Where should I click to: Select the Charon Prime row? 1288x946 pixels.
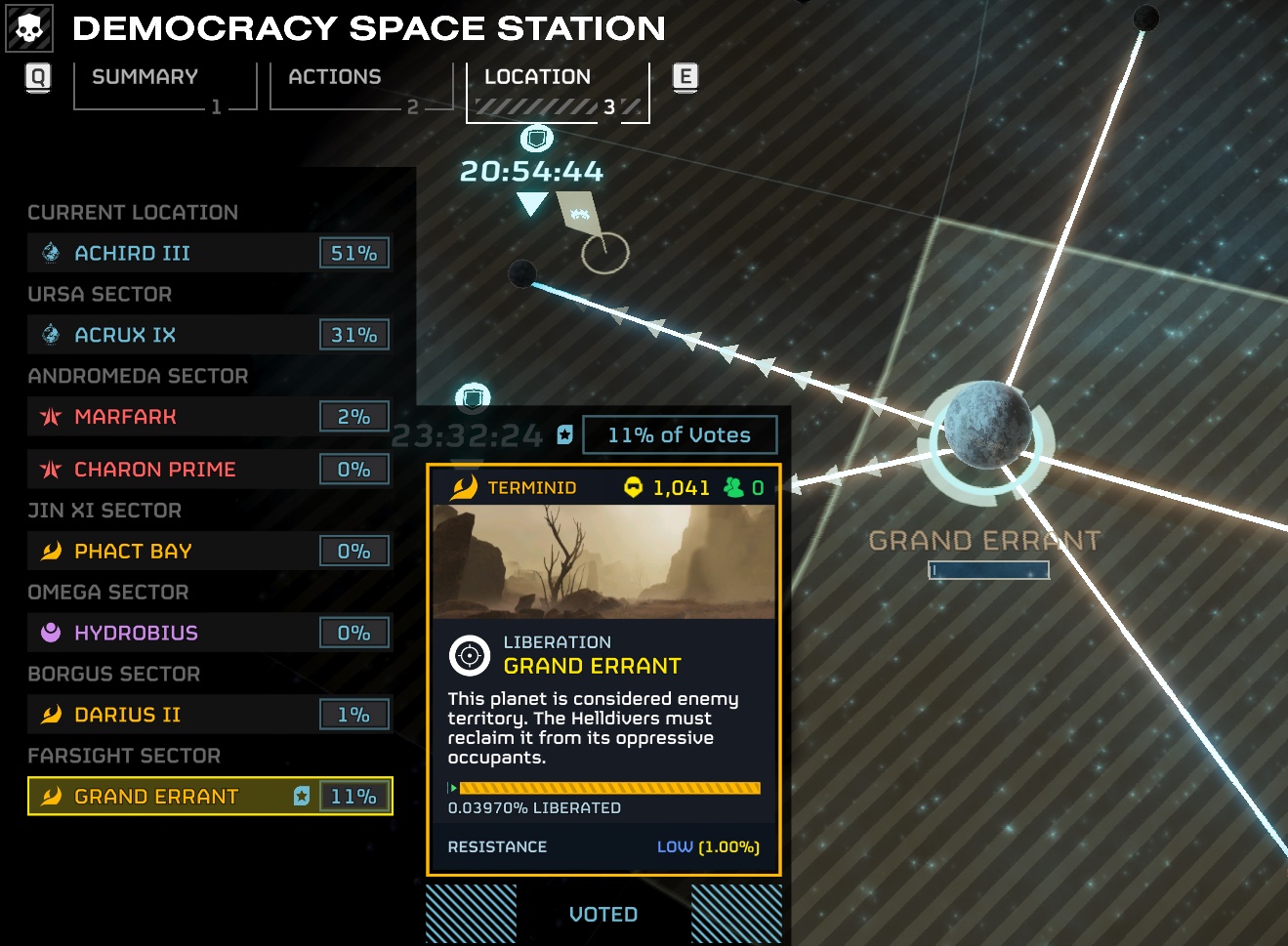pos(208,470)
